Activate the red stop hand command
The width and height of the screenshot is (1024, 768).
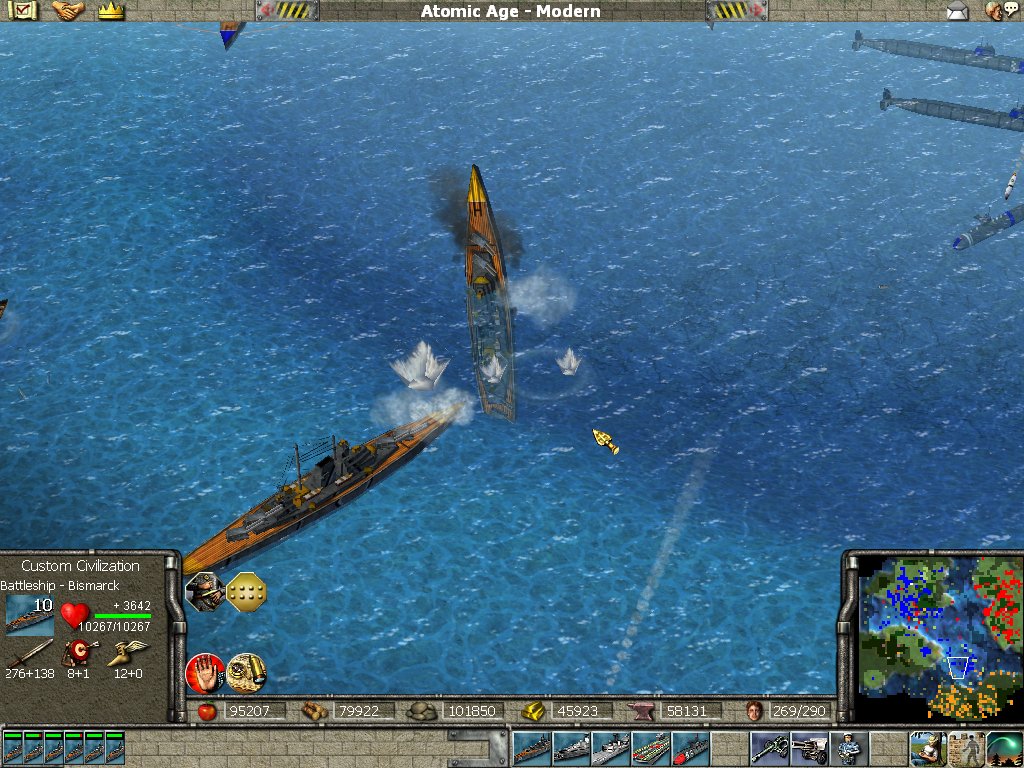click(204, 672)
